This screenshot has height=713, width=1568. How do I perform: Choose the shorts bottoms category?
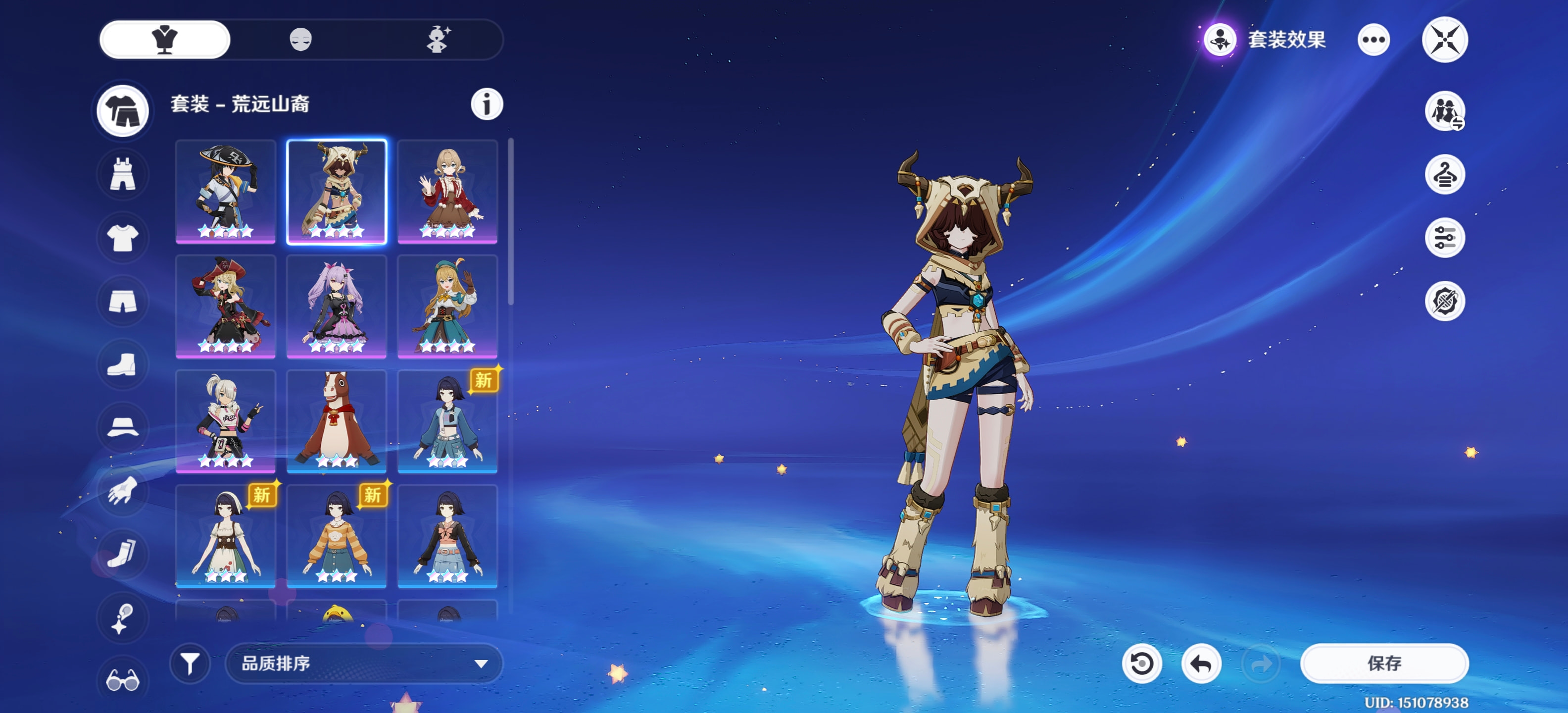(123, 301)
